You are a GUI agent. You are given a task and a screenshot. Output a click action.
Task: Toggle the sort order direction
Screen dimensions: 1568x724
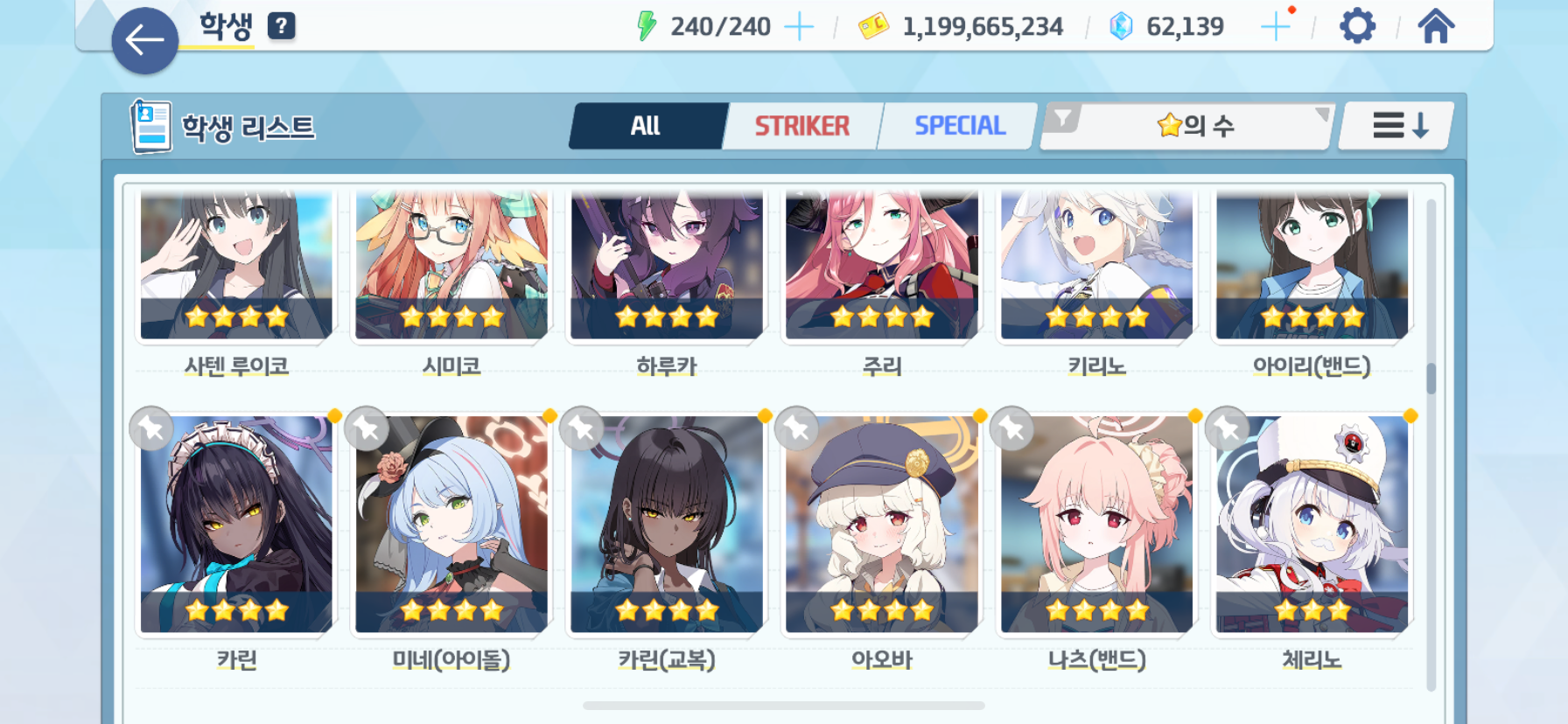point(1399,126)
